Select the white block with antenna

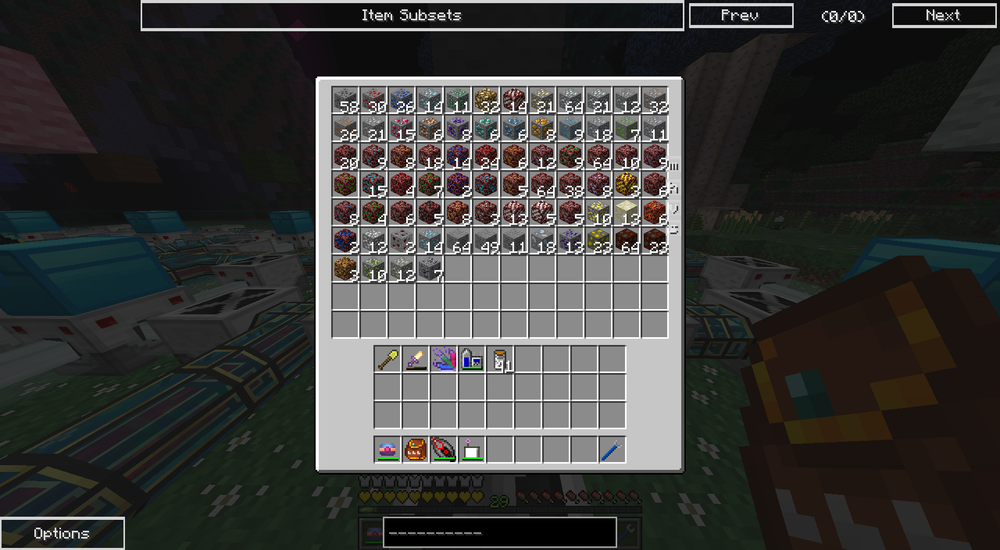click(x=472, y=449)
